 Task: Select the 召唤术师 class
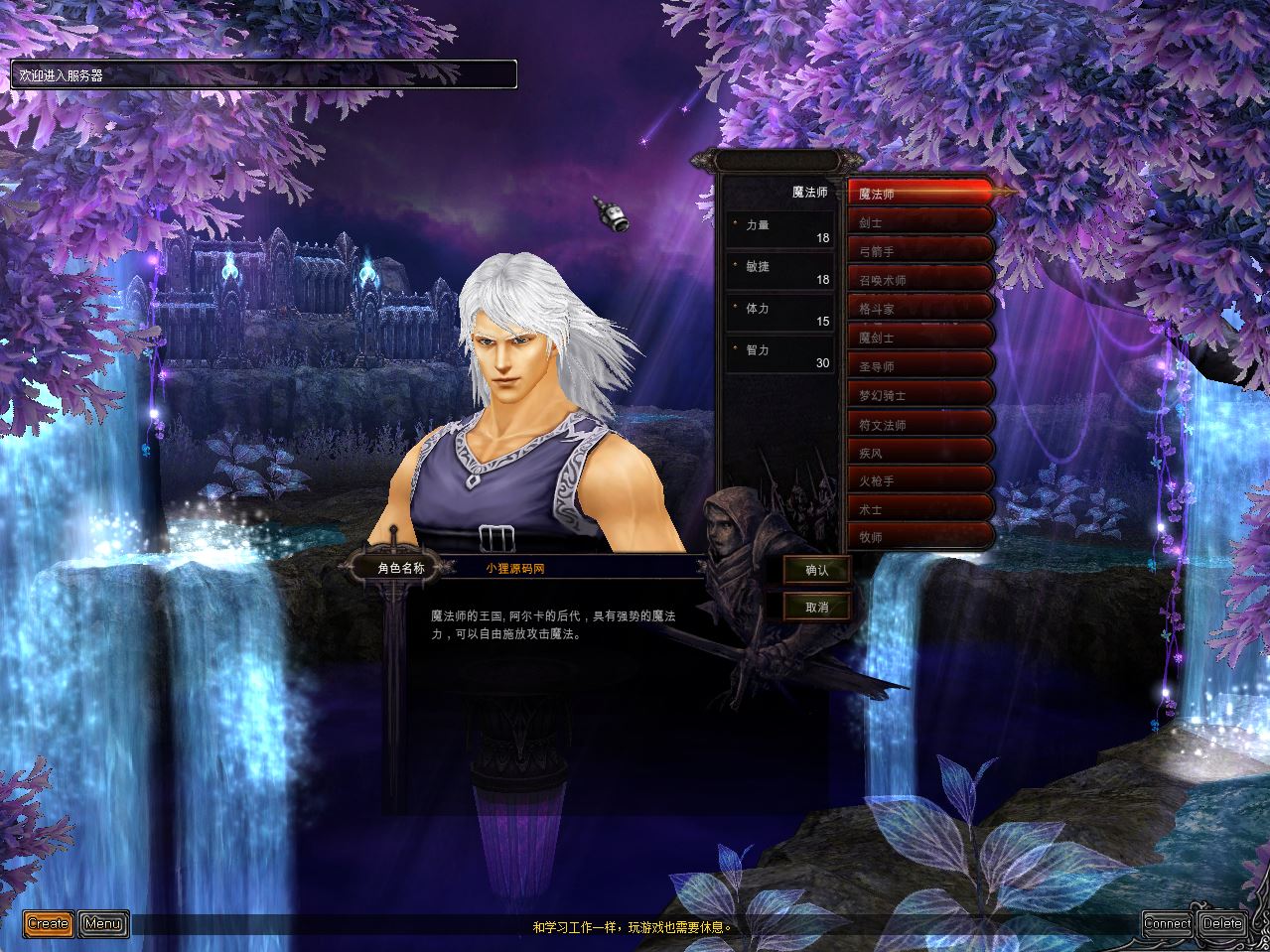(x=918, y=280)
